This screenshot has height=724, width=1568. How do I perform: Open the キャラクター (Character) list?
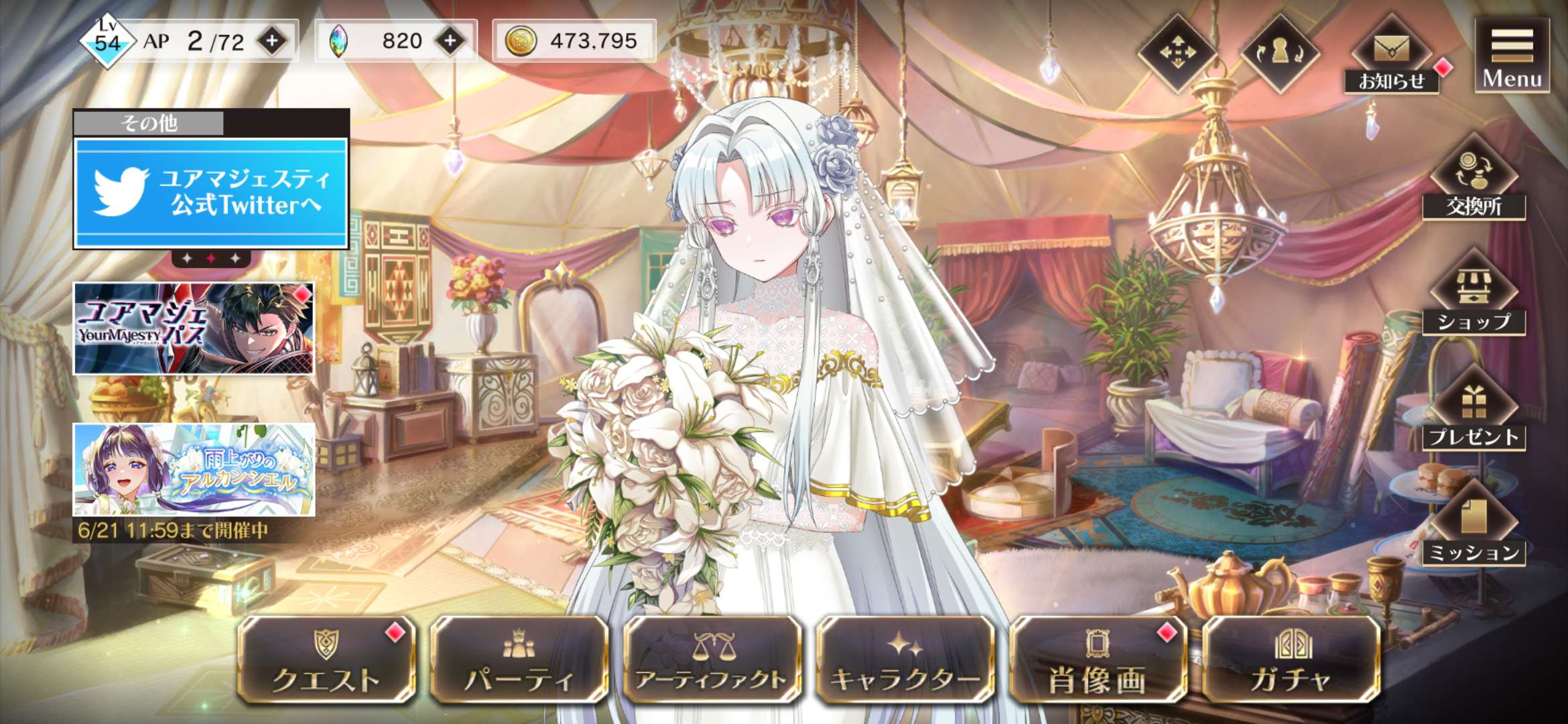(905, 660)
